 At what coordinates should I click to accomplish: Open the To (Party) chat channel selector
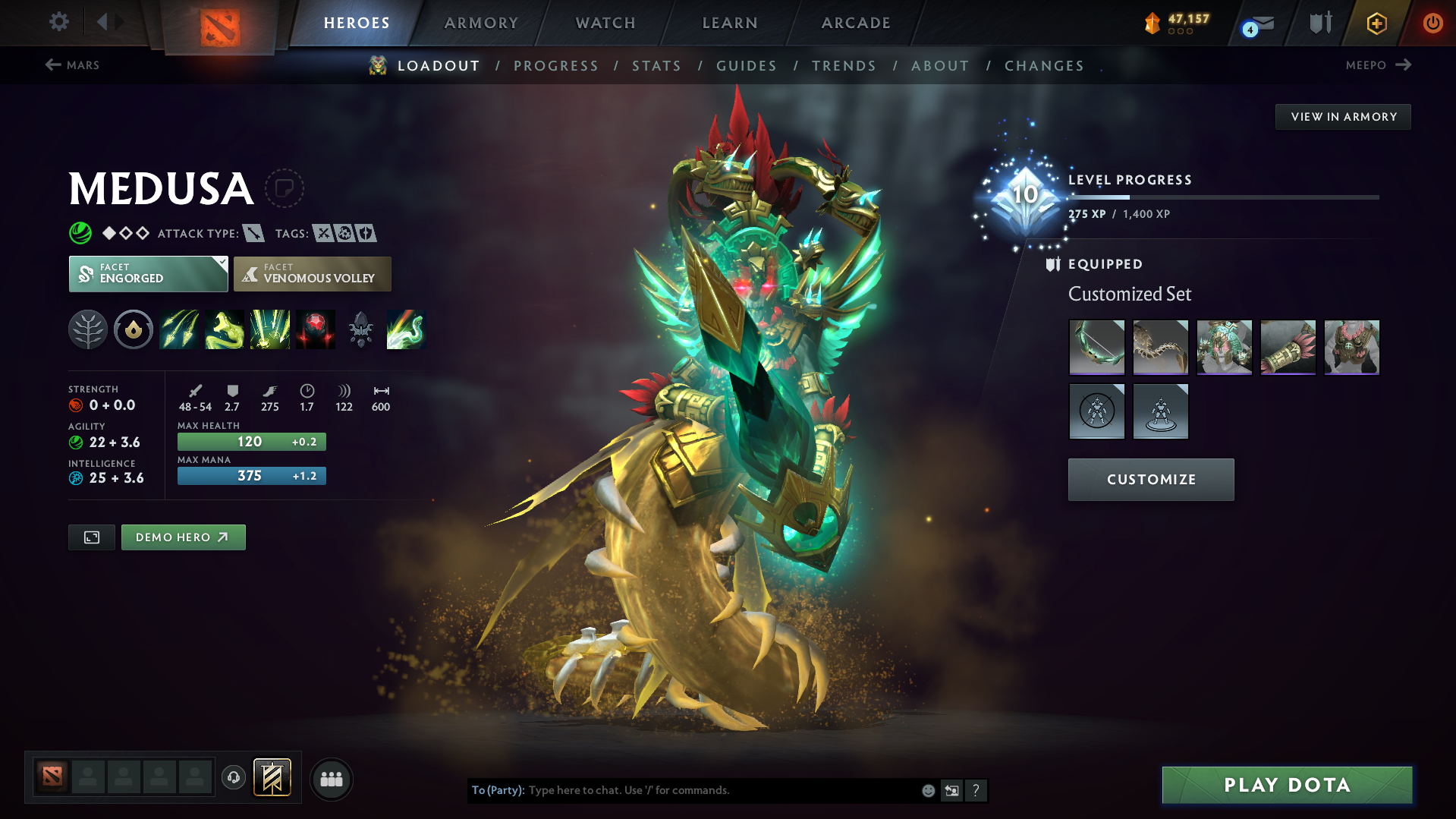[x=498, y=790]
